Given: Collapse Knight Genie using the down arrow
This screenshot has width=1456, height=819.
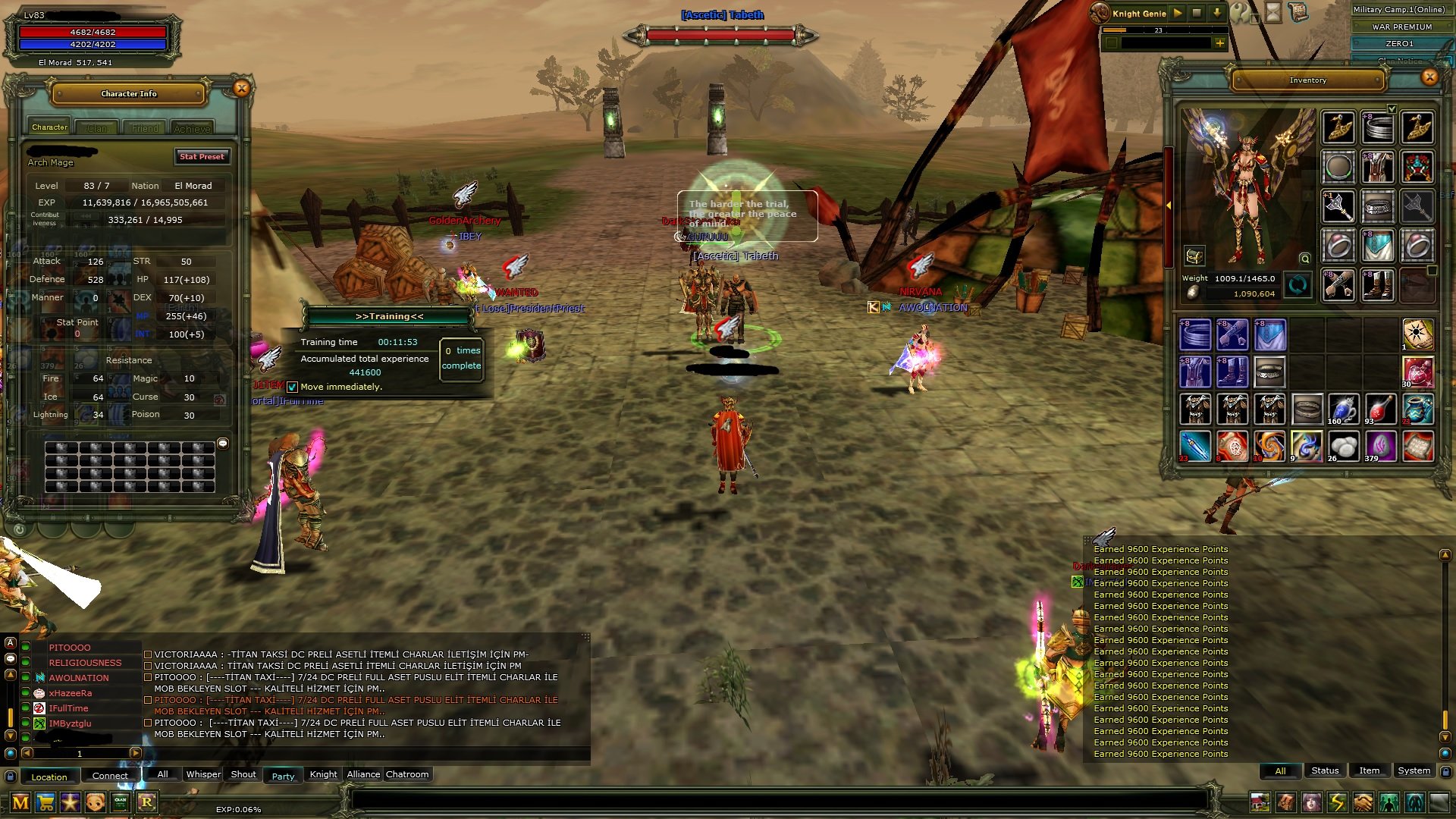Looking at the screenshot, I should pos(1216,14).
